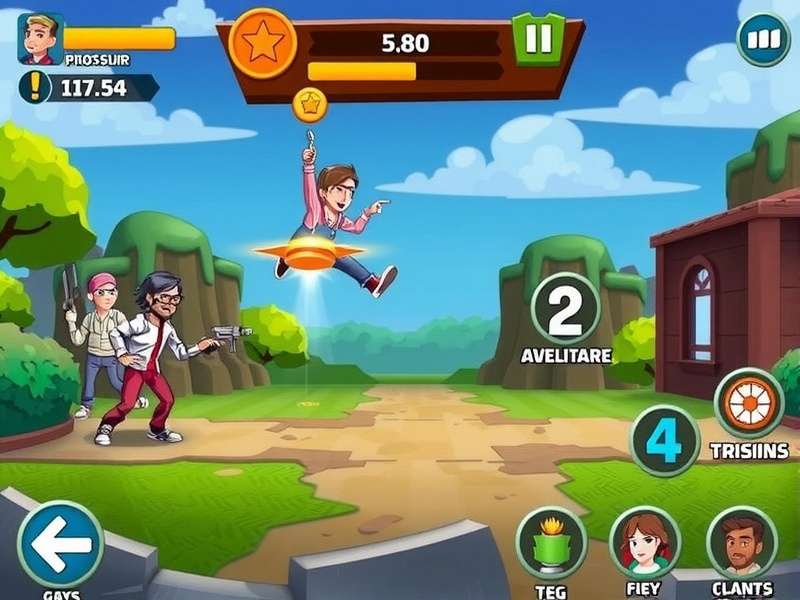800x600 pixels.
Task: Select the green Teg item icon
Action: [x=551, y=541]
